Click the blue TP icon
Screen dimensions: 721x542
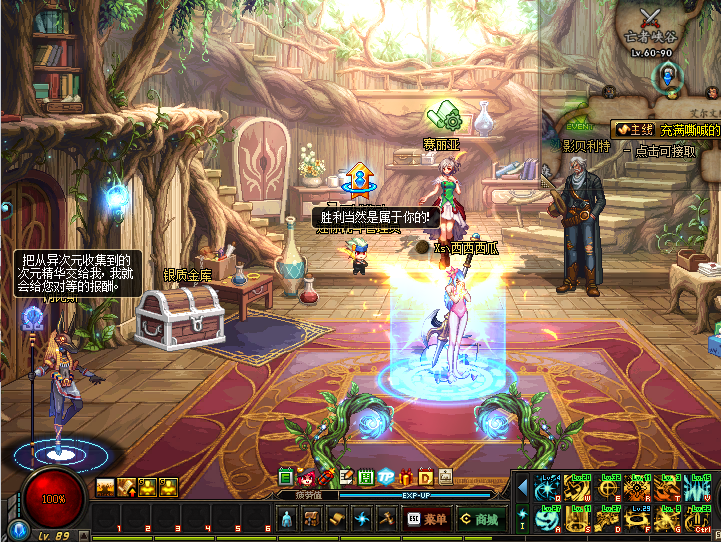[x=386, y=477]
